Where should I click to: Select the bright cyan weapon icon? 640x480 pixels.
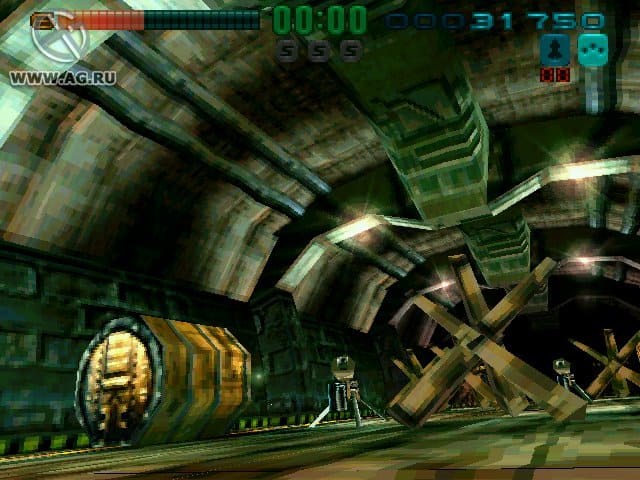[592, 49]
